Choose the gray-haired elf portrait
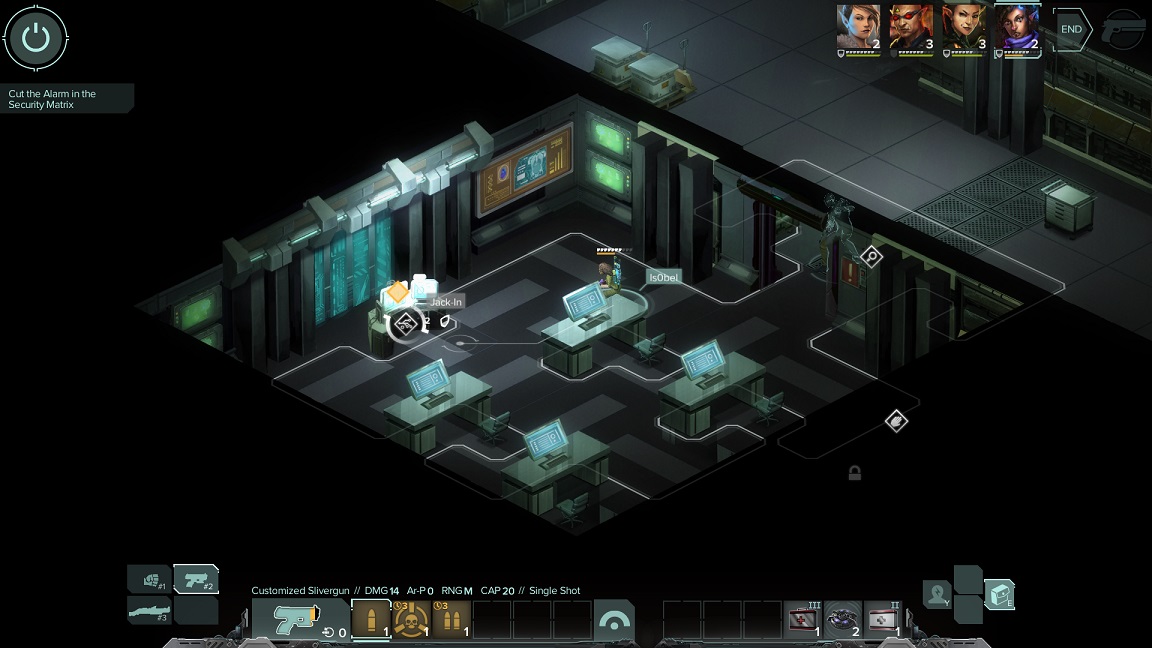The height and width of the screenshot is (648, 1152). click(858, 28)
